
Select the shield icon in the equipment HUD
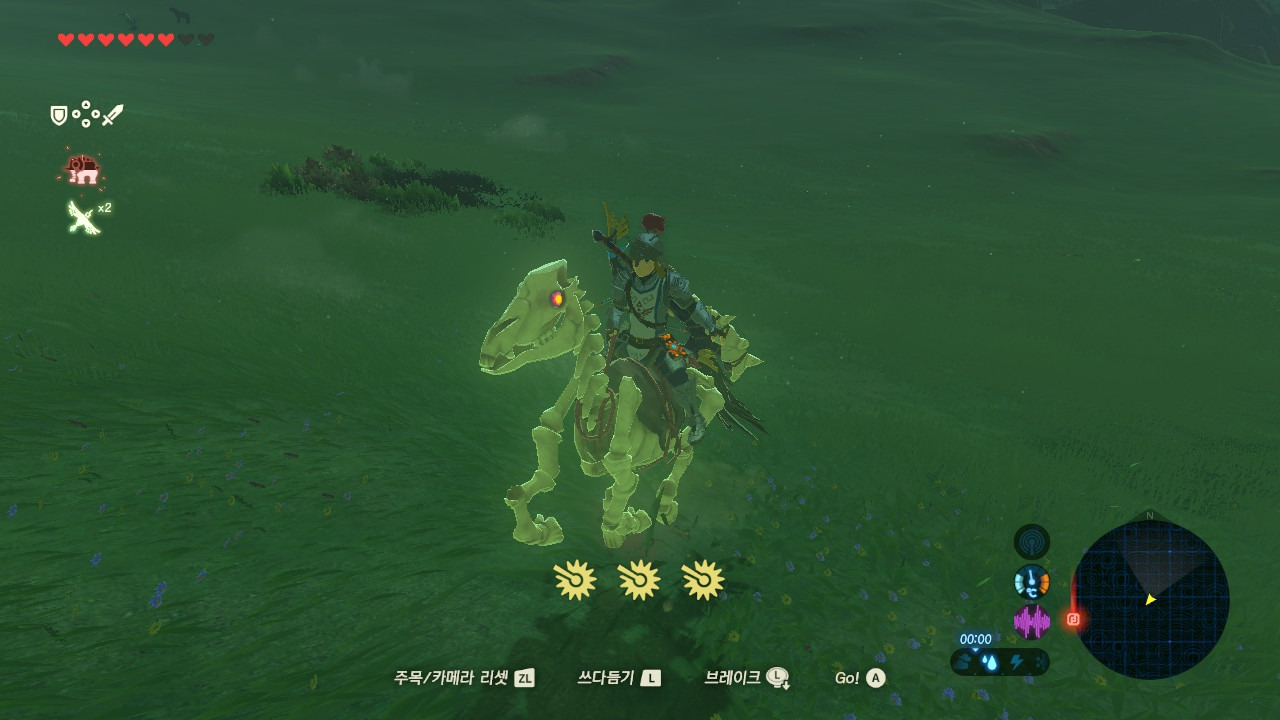(59, 116)
